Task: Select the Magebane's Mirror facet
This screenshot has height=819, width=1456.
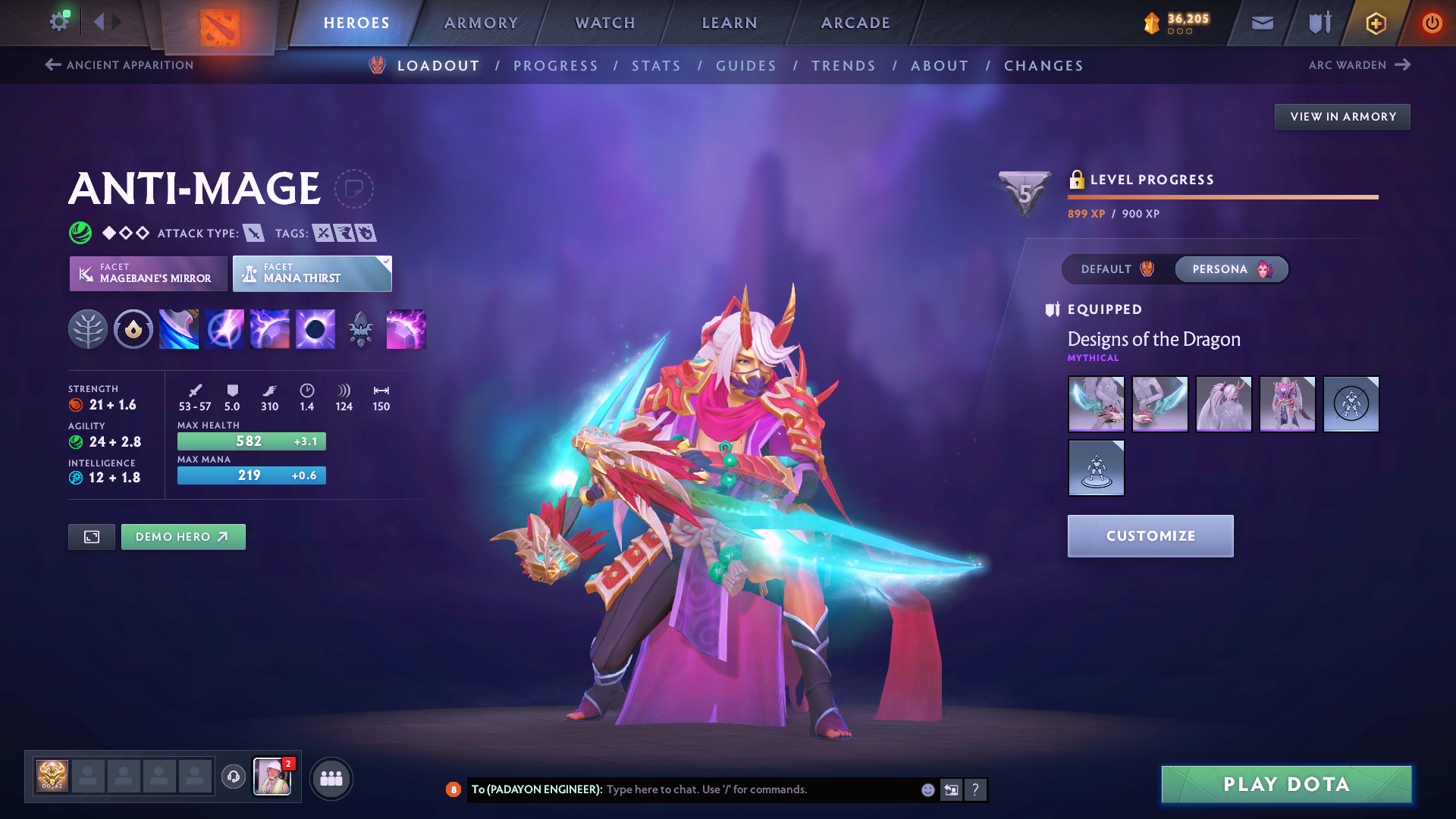Action: [149, 274]
